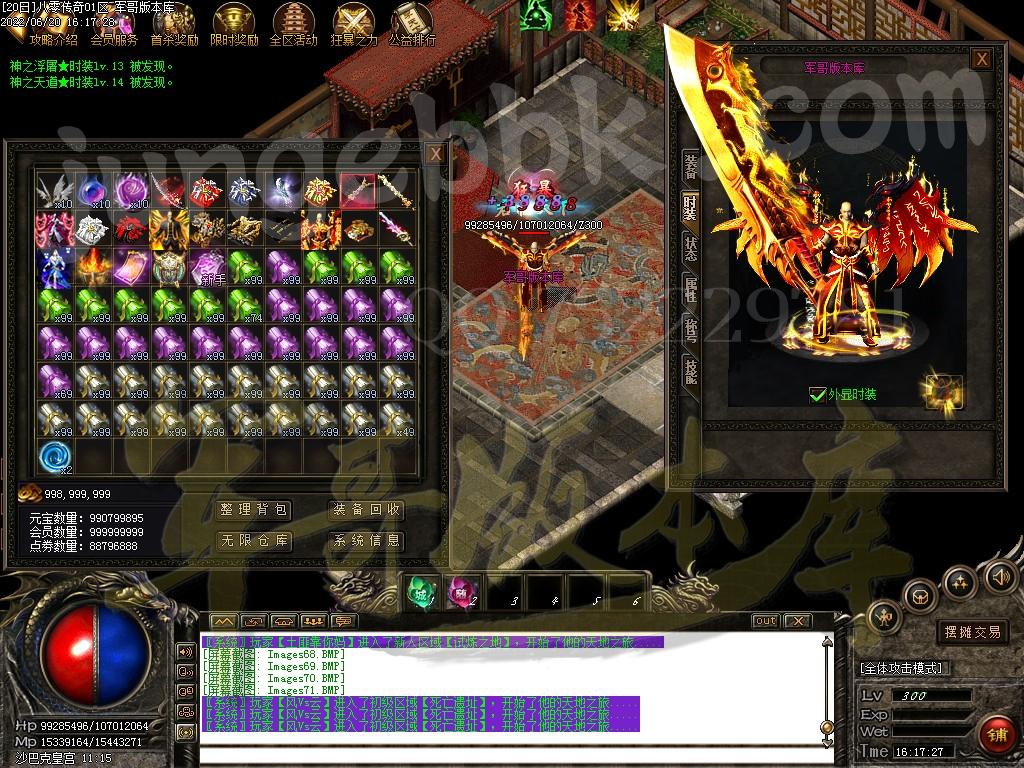Switch to the 属性 attributes tab
This screenshot has height=768, width=1024.
point(690,287)
